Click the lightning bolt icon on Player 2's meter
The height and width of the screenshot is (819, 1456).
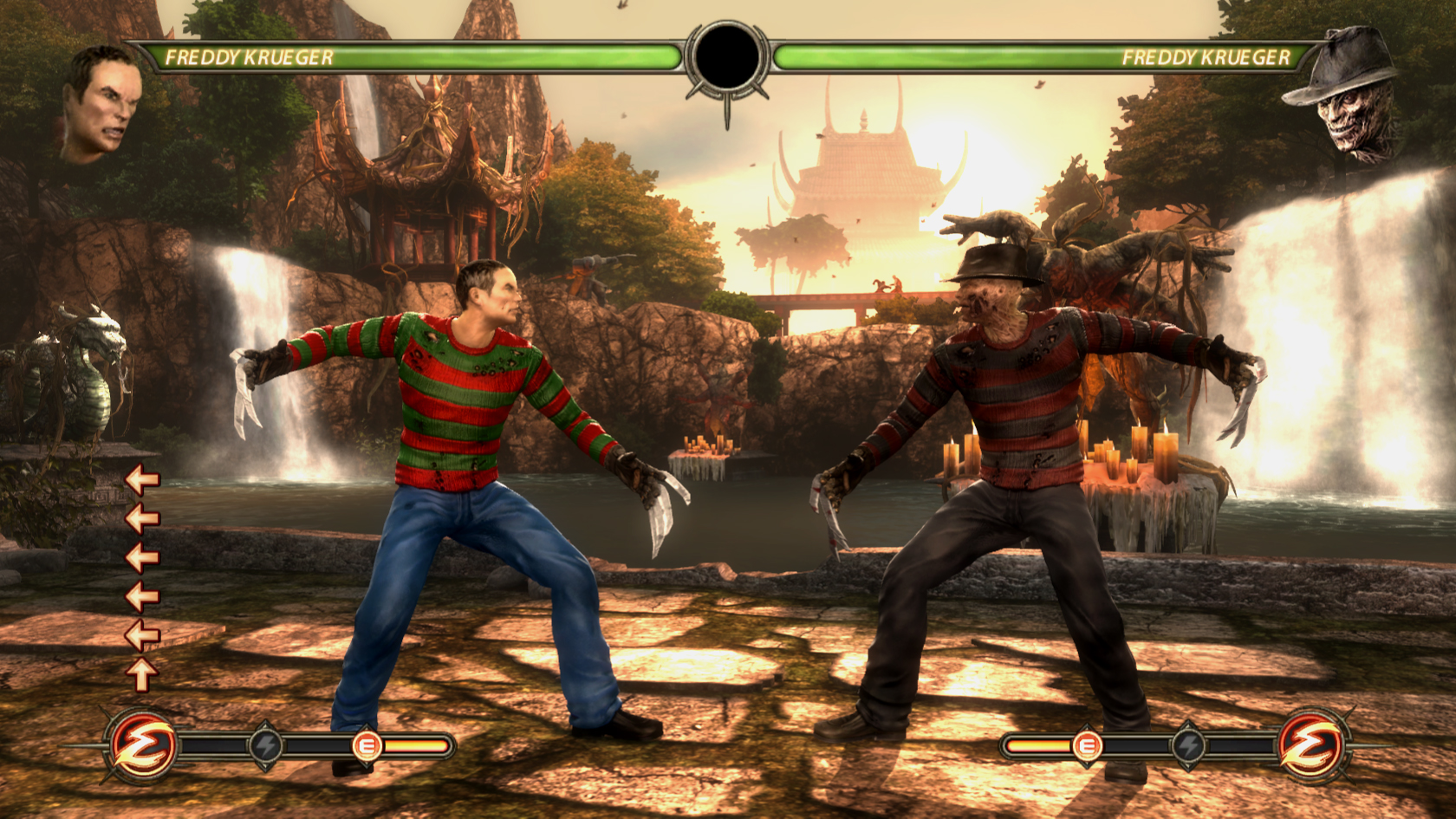click(1187, 745)
